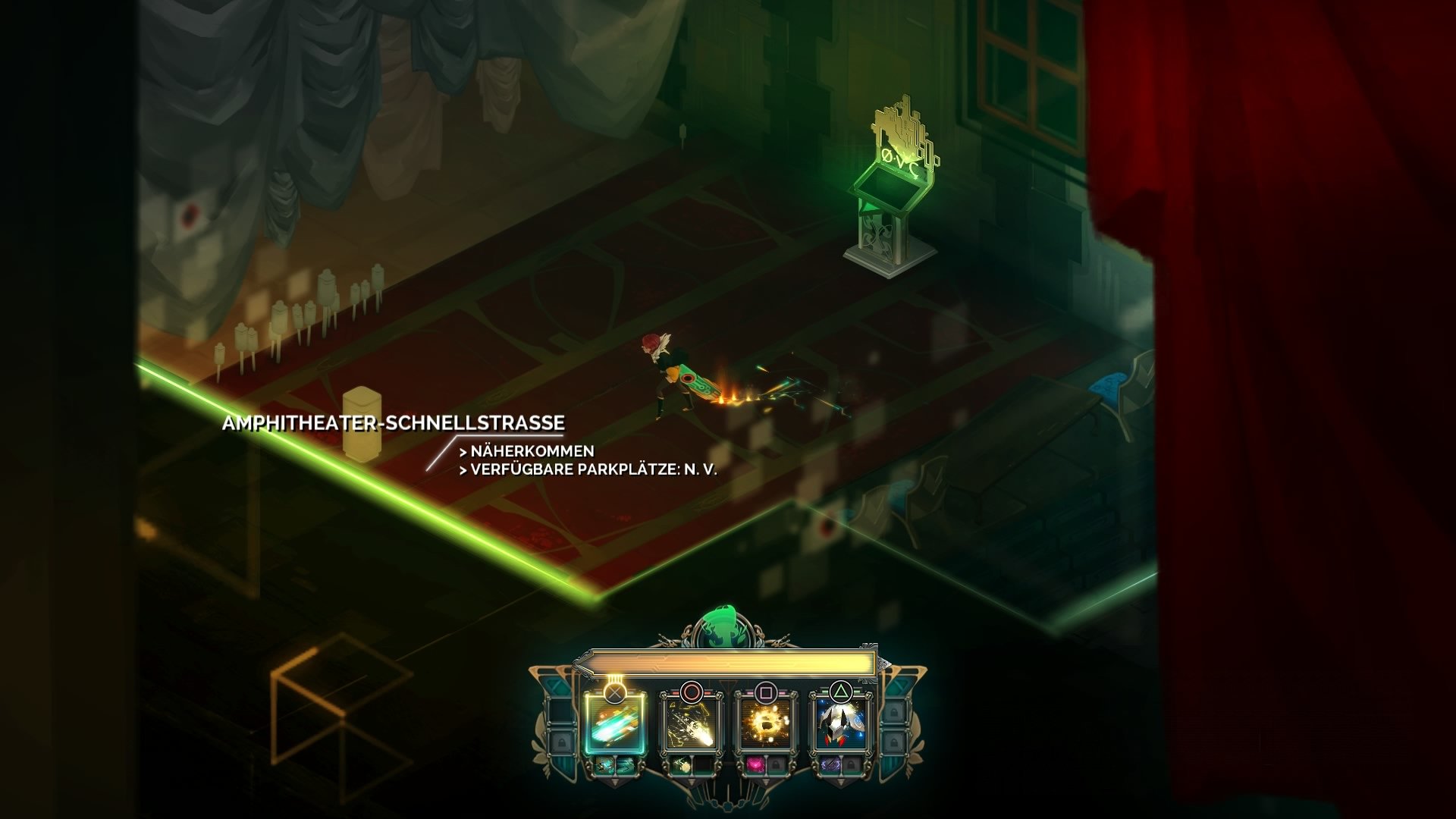Click the pink upgrade gem under the Square ability
1456x819 pixels.
click(755, 765)
